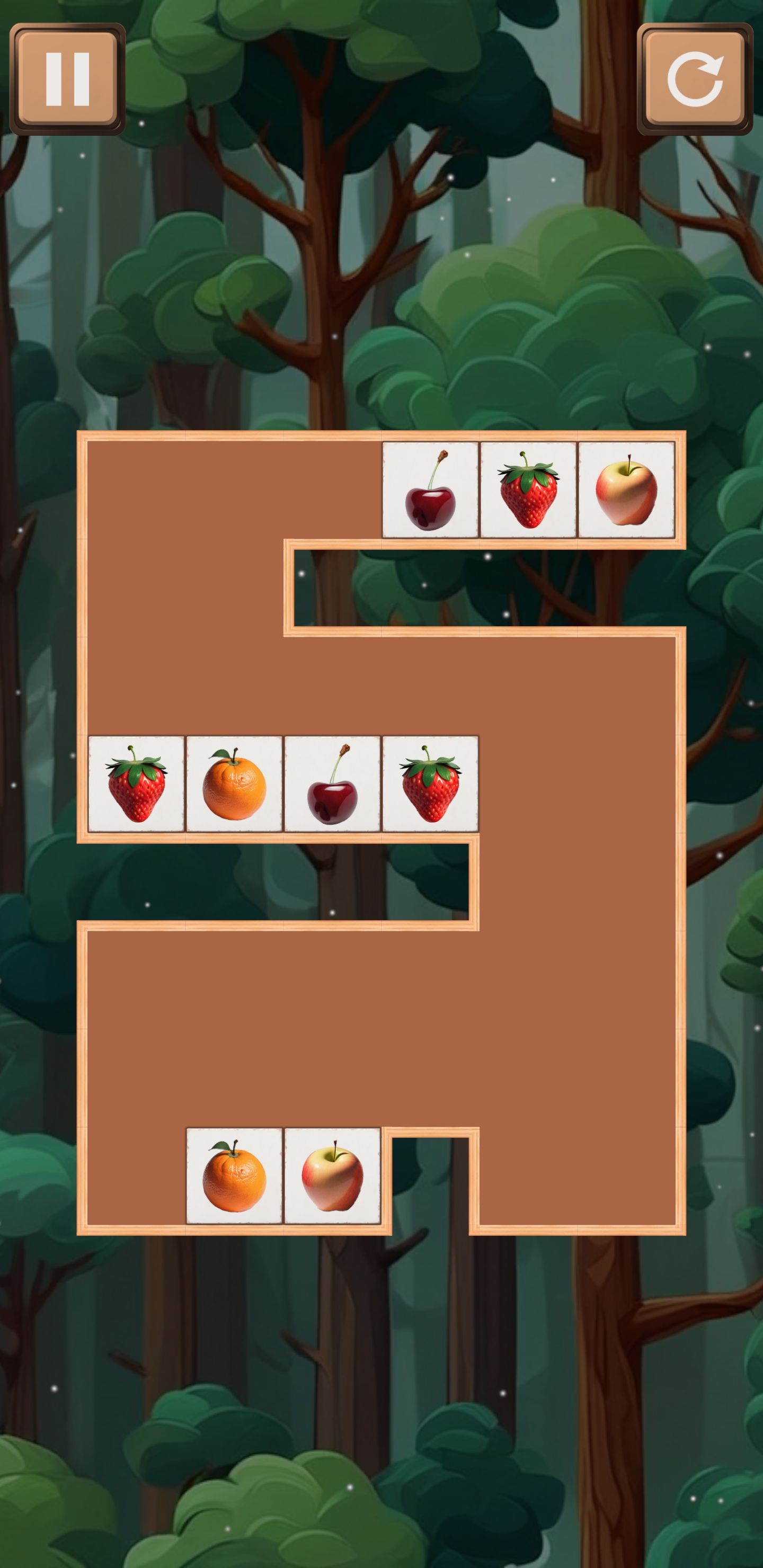Pick the apple tile next to the orange
This screenshot has height=1568, width=763.
tap(332, 1175)
